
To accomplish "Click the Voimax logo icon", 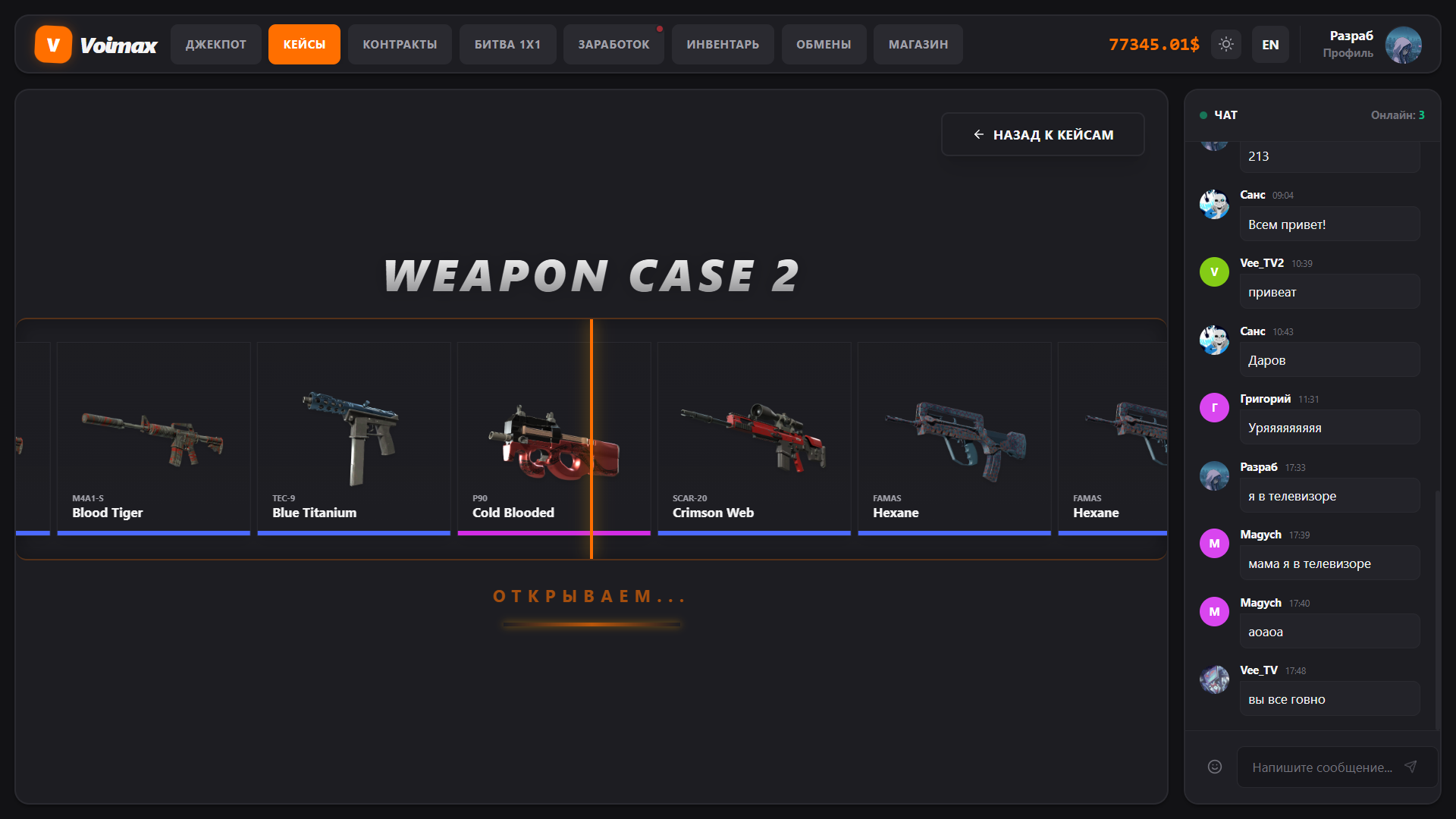I will pyautogui.click(x=52, y=44).
